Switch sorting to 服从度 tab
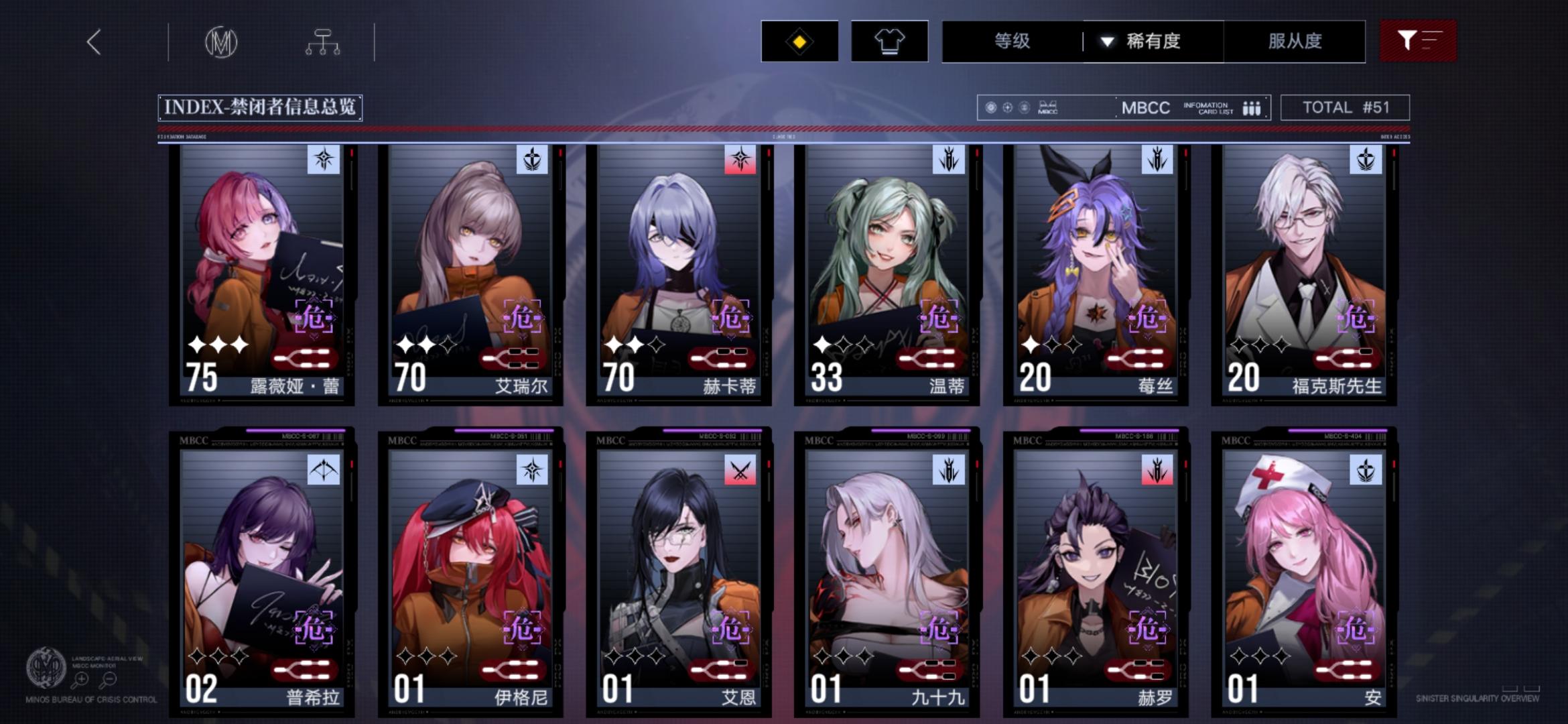The image size is (1568, 724). [1295, 42]
